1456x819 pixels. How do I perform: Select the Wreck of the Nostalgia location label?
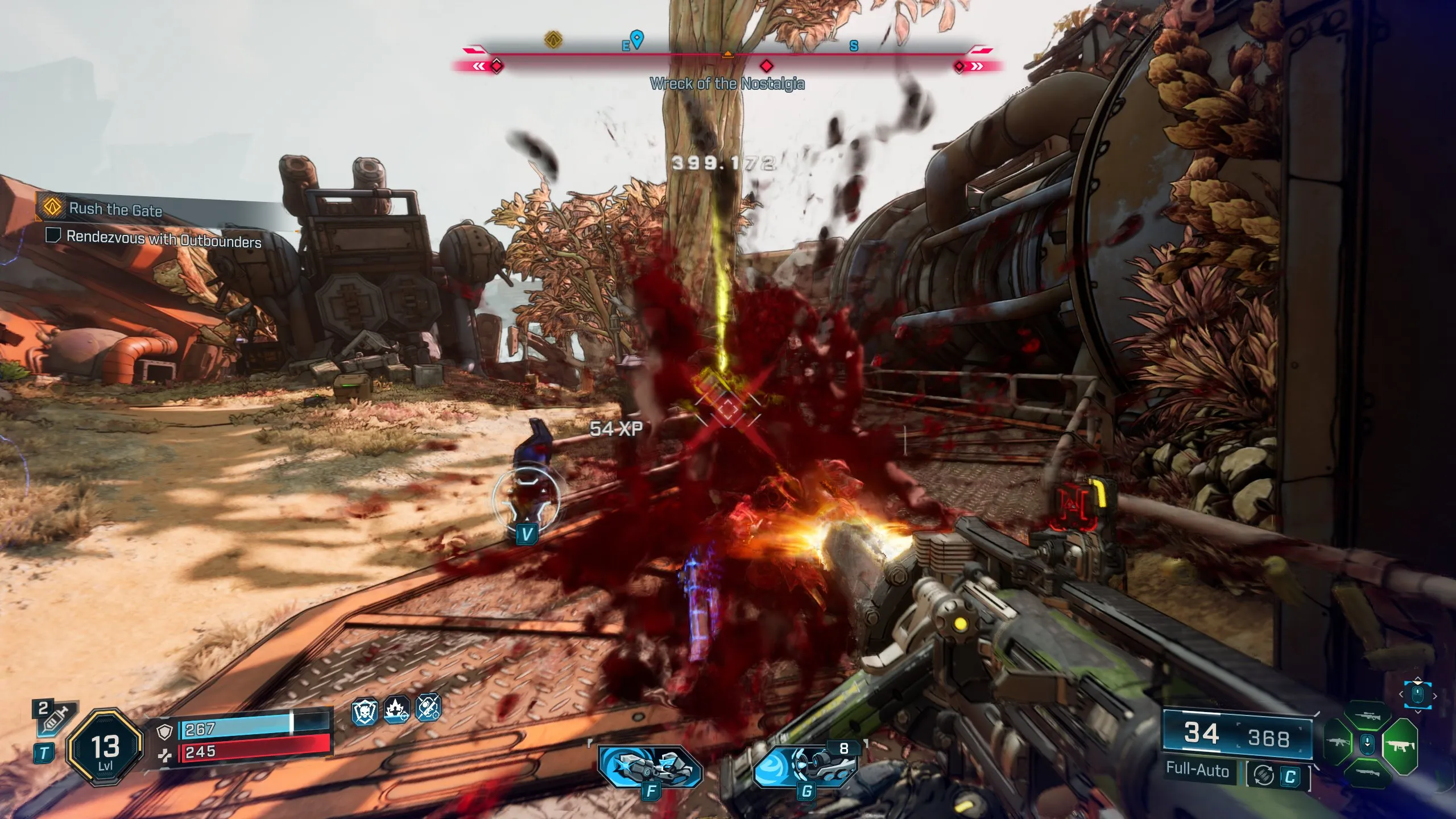728,83
